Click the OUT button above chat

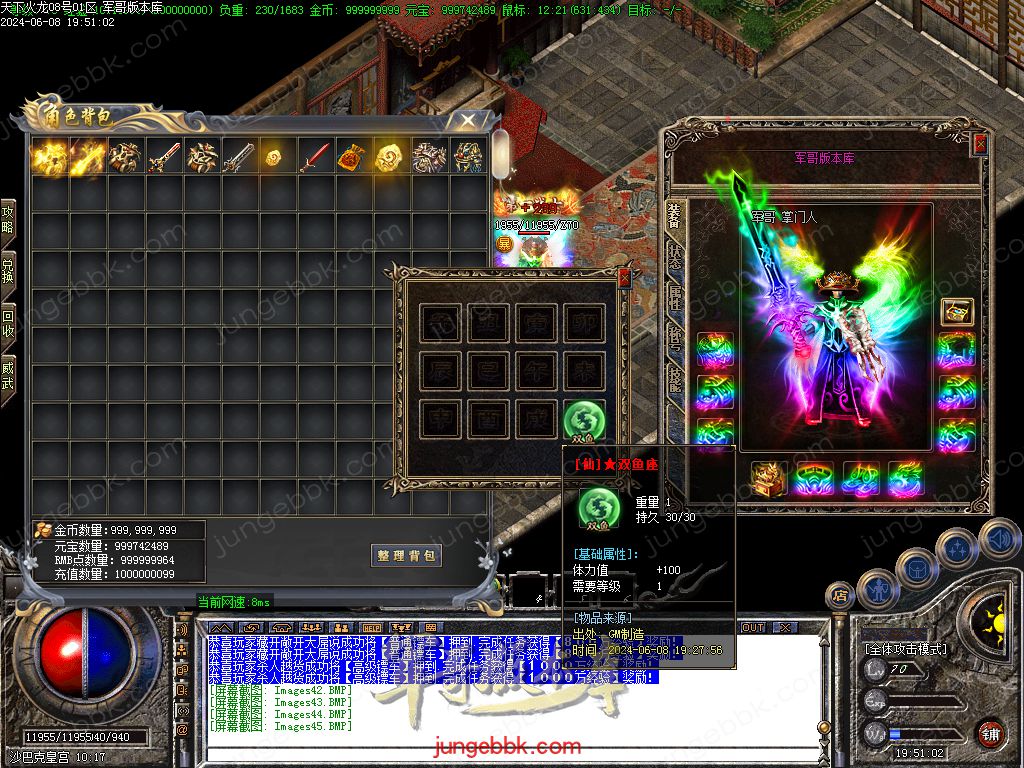click(x=753, y=627)
